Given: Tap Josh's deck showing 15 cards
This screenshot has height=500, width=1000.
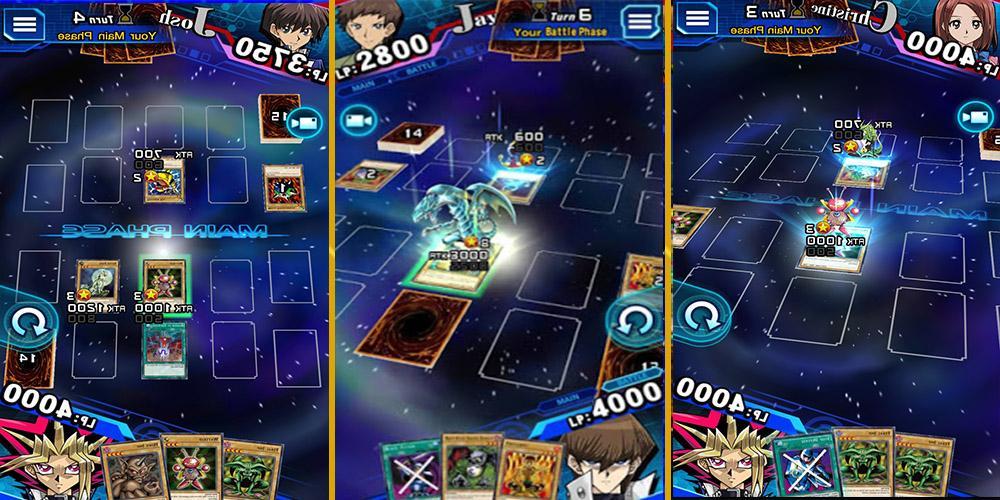Looking at the screenshot, I should click(278, 117).
